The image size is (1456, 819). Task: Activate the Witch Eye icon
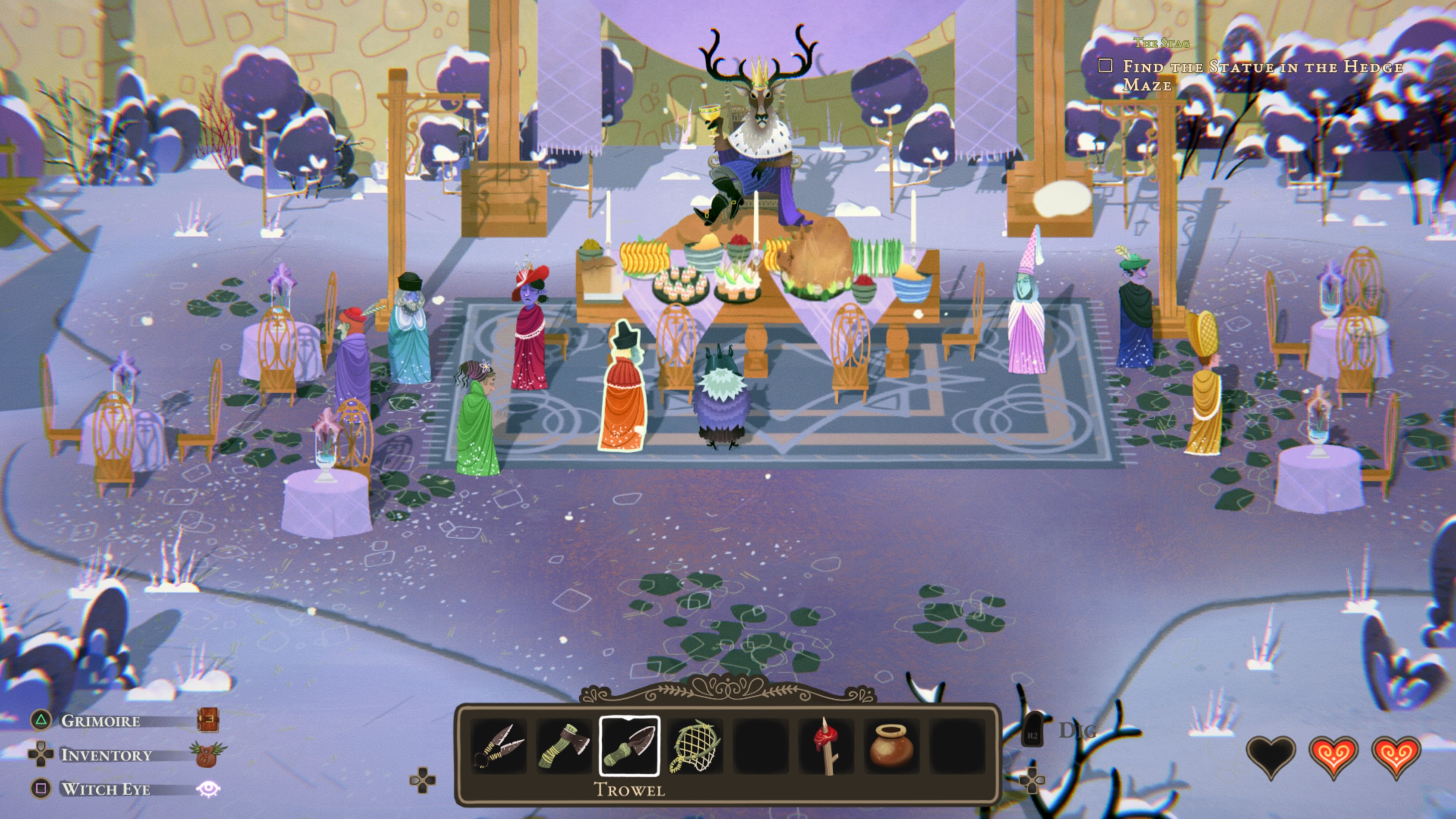(x=207, y=789)
